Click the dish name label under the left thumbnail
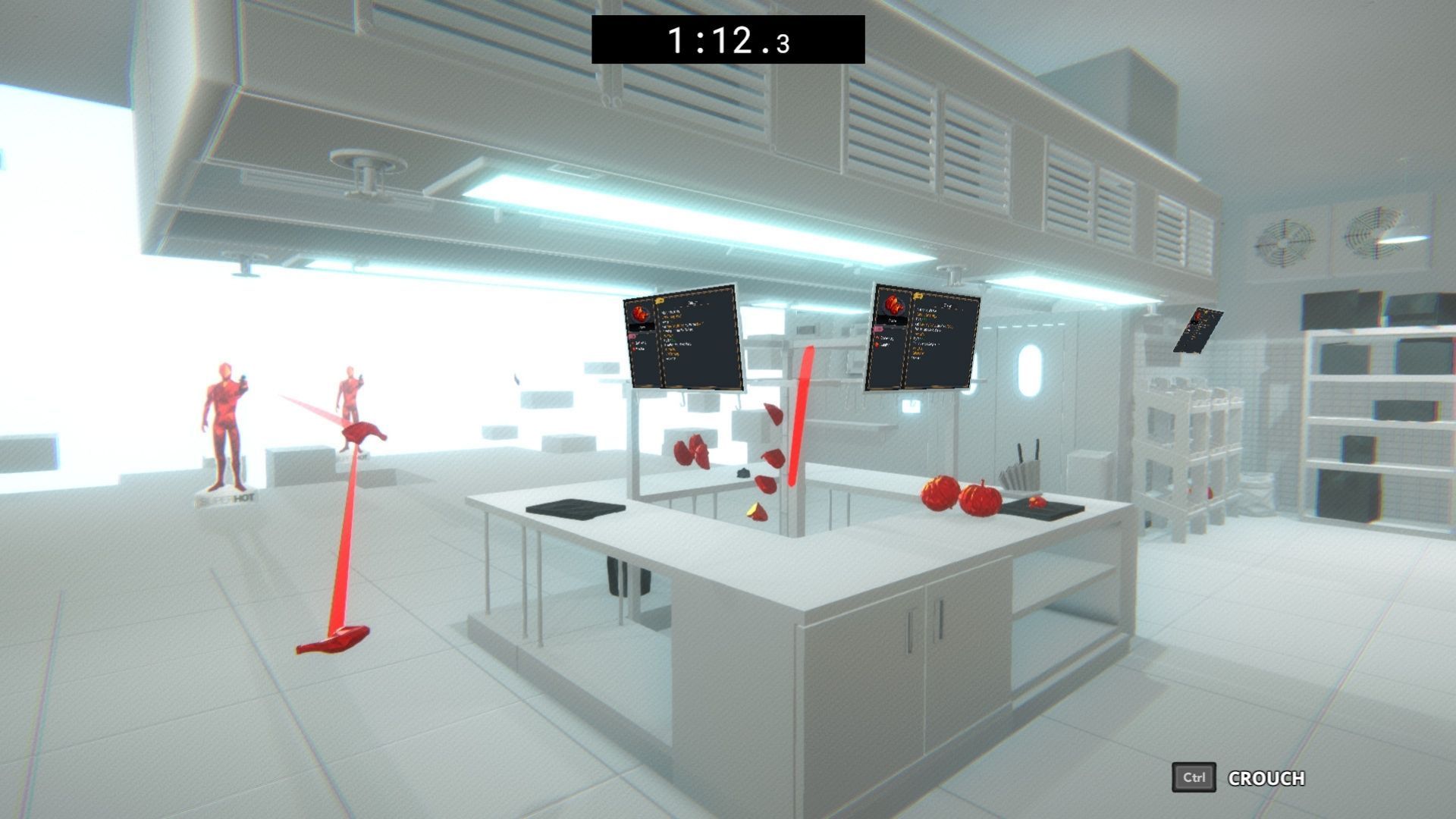1456x819 pixels. click(x=642, y=327)
